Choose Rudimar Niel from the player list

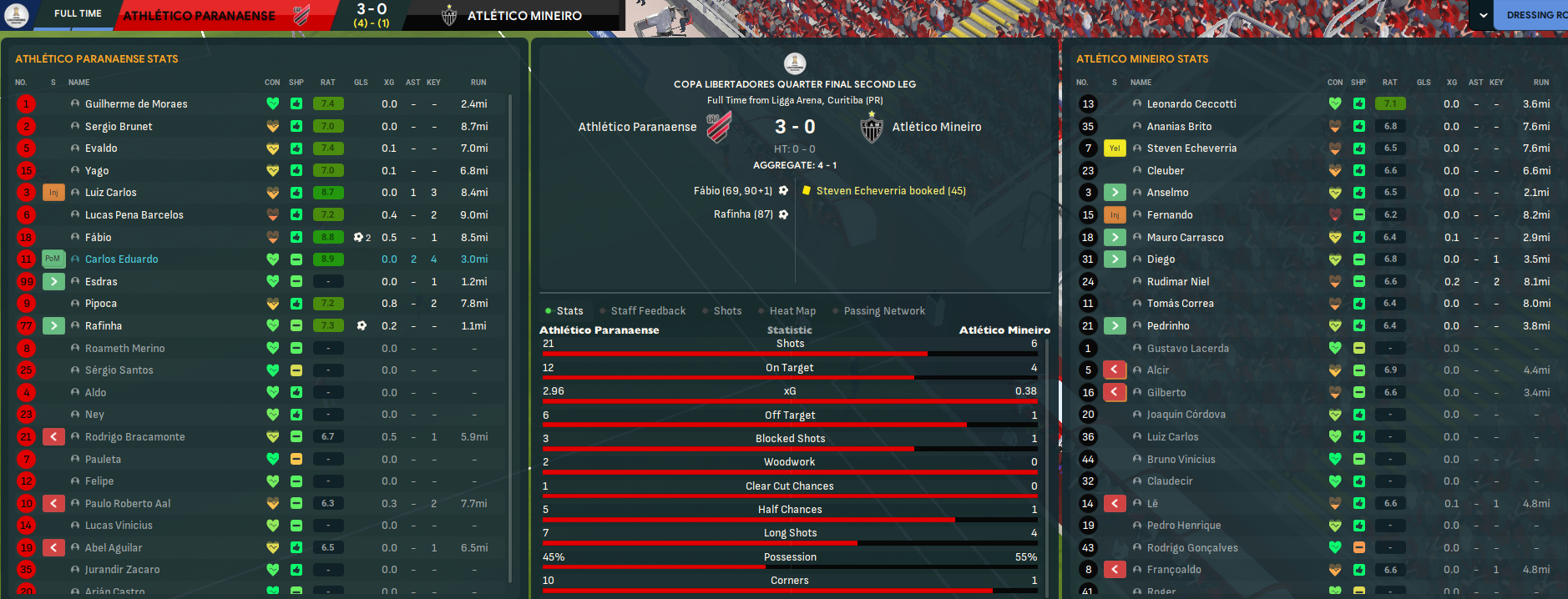point(1178,282)
